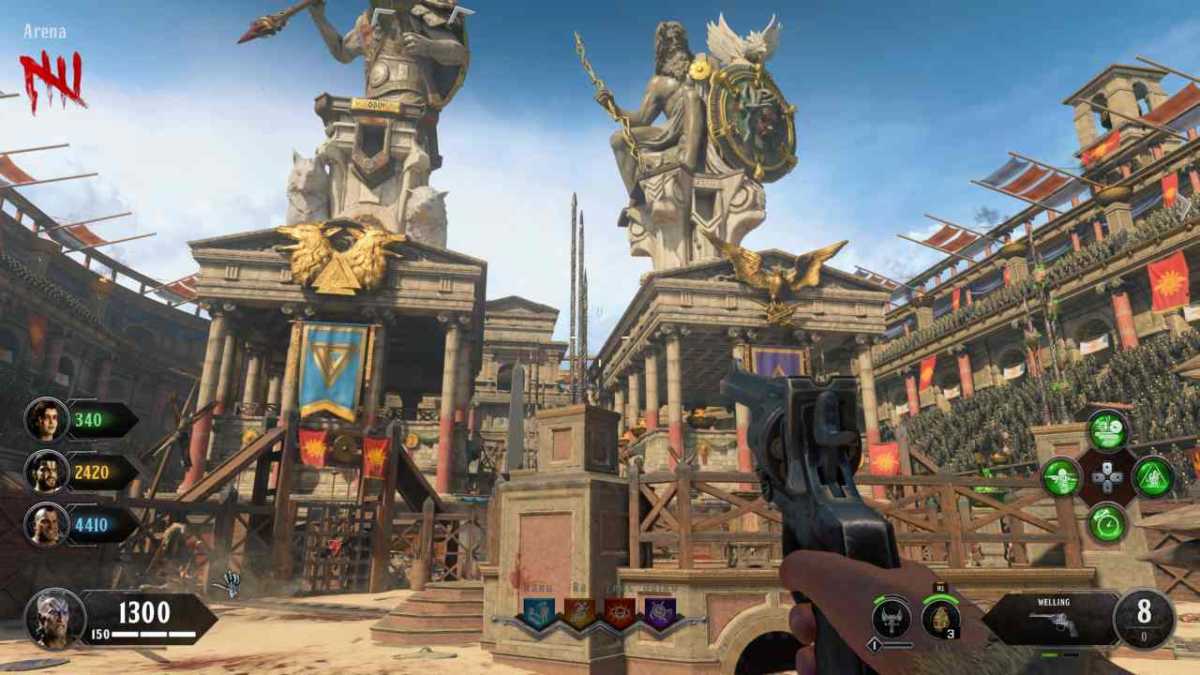Image resolution: width=1200 pixels, height=675 pixels.
Task: Activate the green triangle elixir icon
Action: (1153, 477)
